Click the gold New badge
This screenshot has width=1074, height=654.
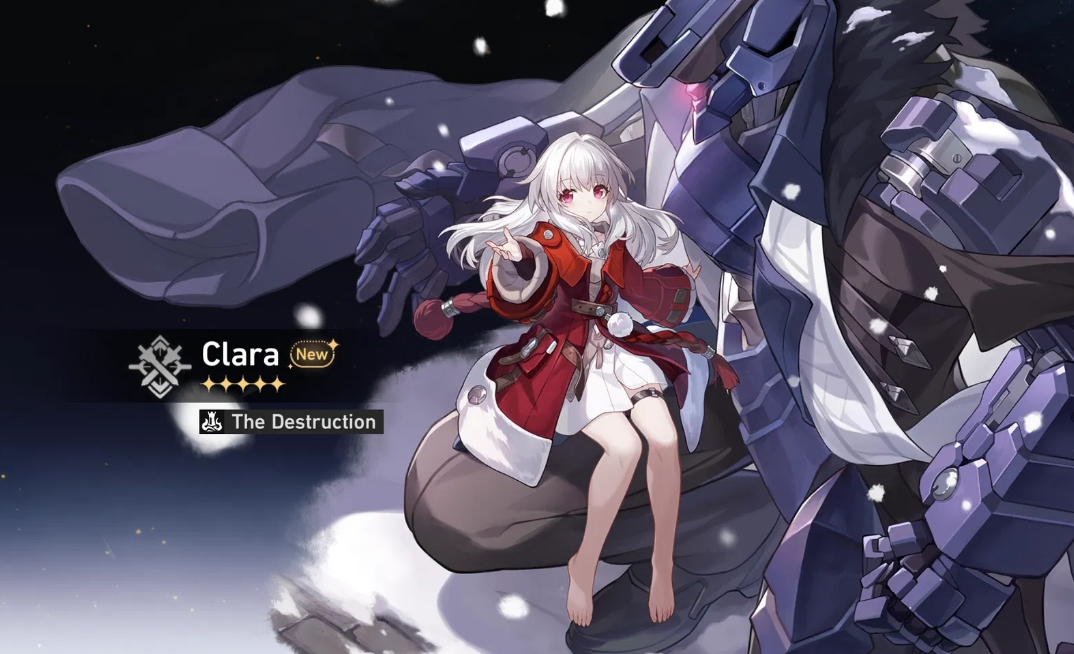pyautogui.click(x=312, y=353)
